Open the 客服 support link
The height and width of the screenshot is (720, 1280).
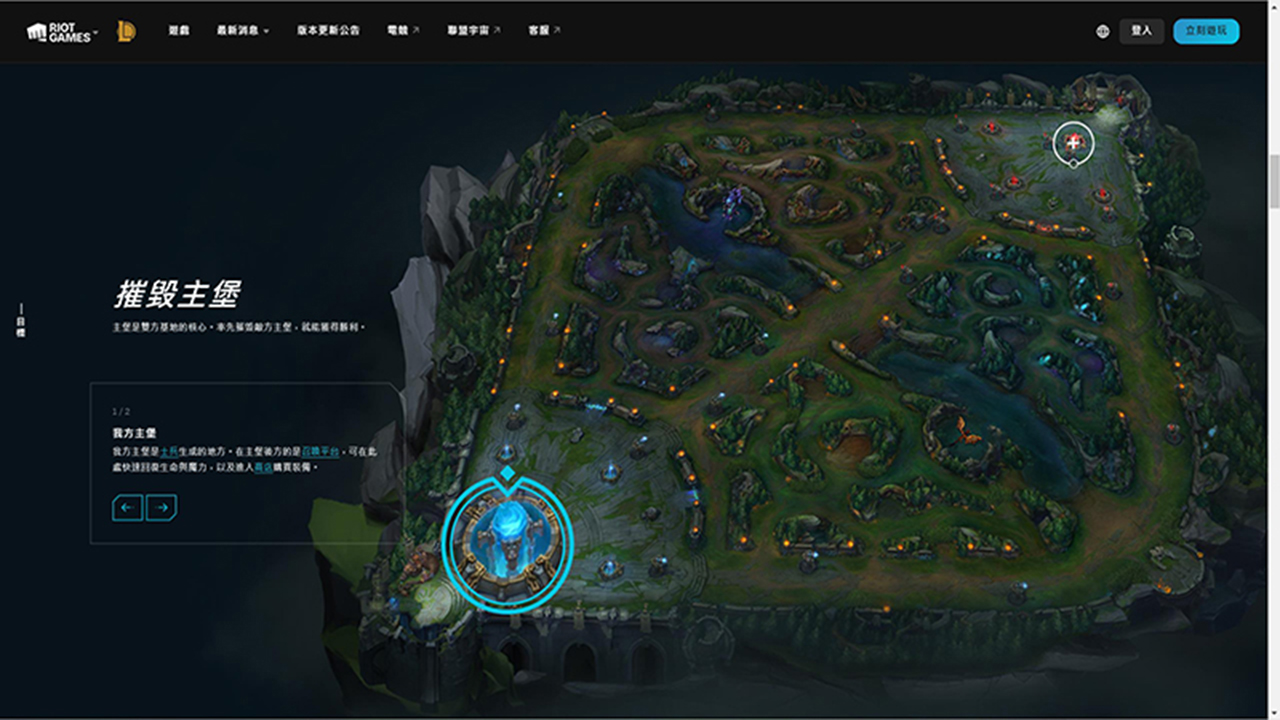pos(544,31)
